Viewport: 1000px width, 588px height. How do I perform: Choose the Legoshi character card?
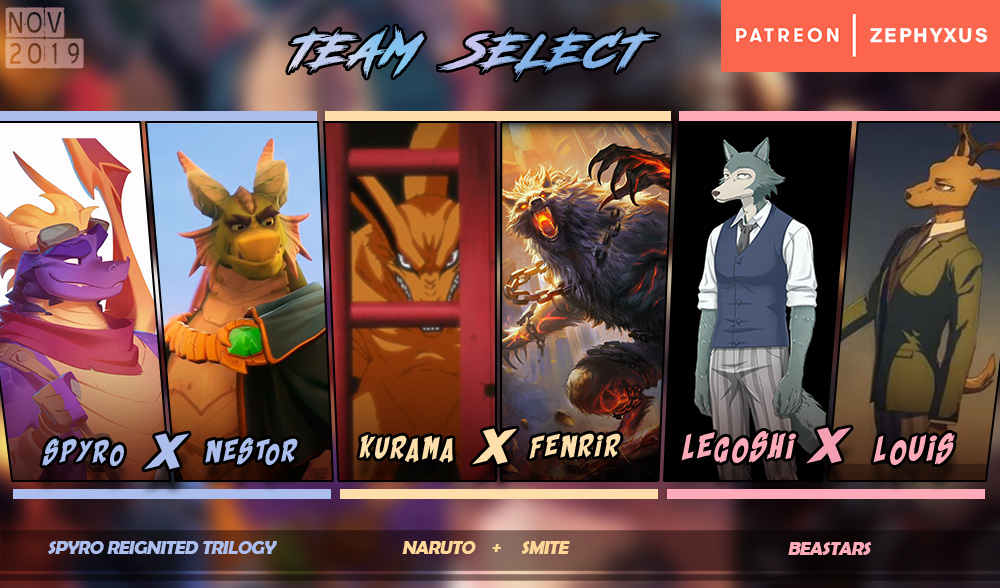point(757,300)
